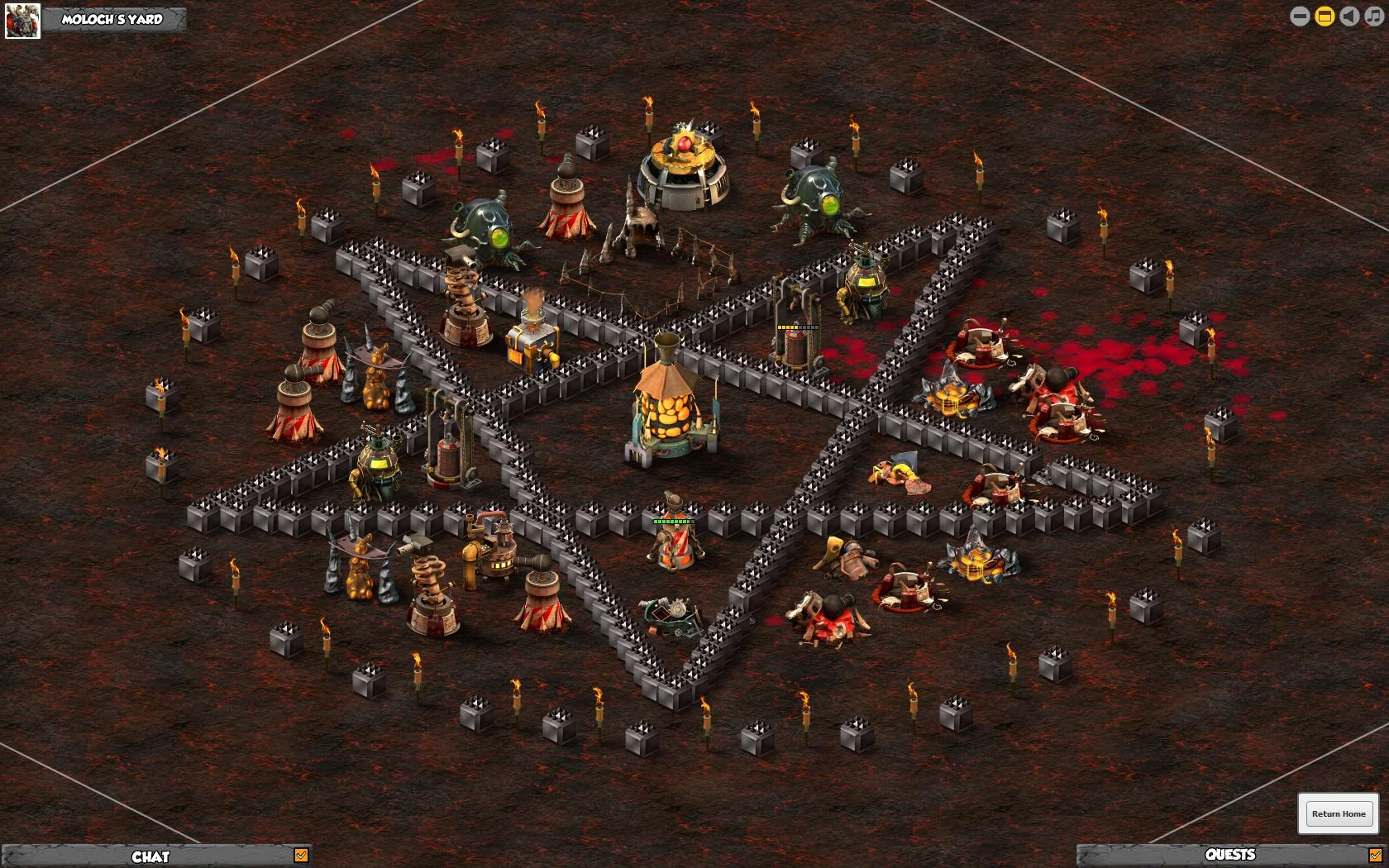Toggle the Chat panel checkbox

click(x=301, y=856)
